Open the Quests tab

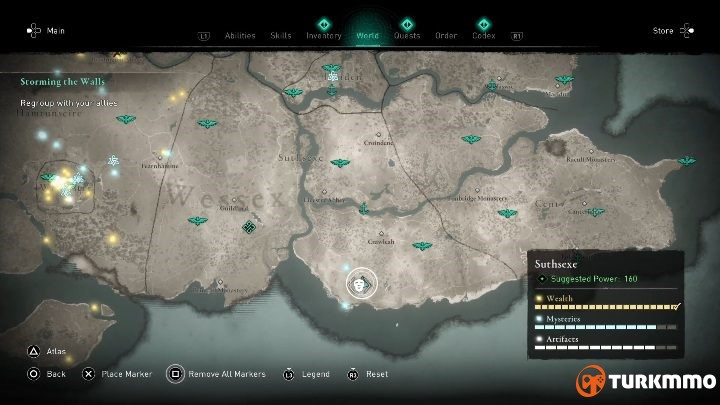pos(407,35)
